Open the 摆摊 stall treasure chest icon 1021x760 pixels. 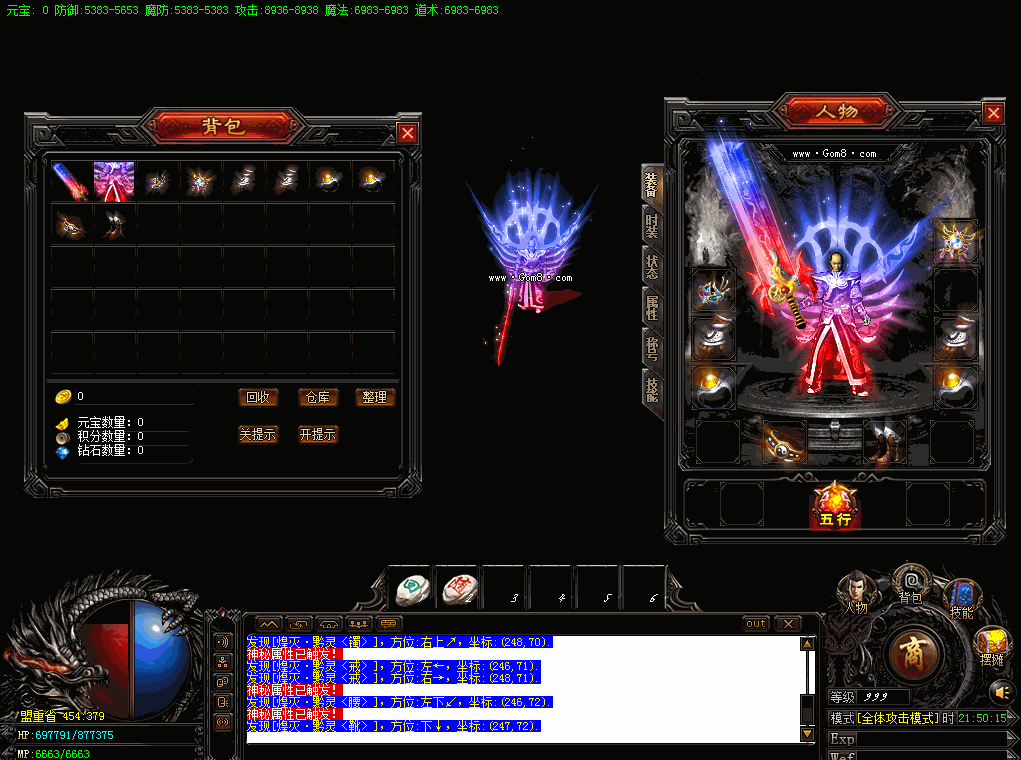coord(992,644)
